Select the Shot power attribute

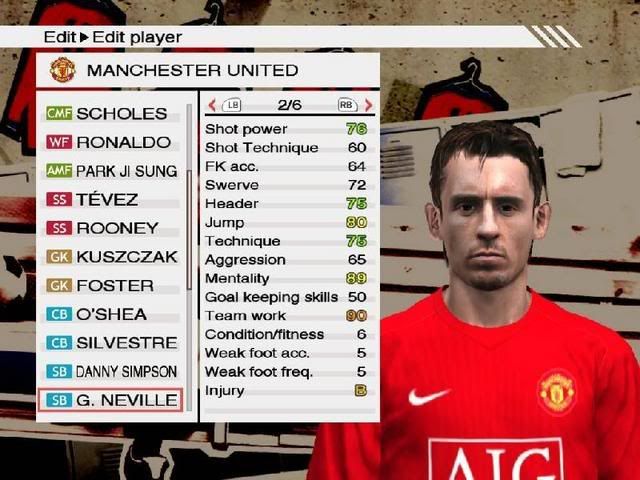coord(286,129)
